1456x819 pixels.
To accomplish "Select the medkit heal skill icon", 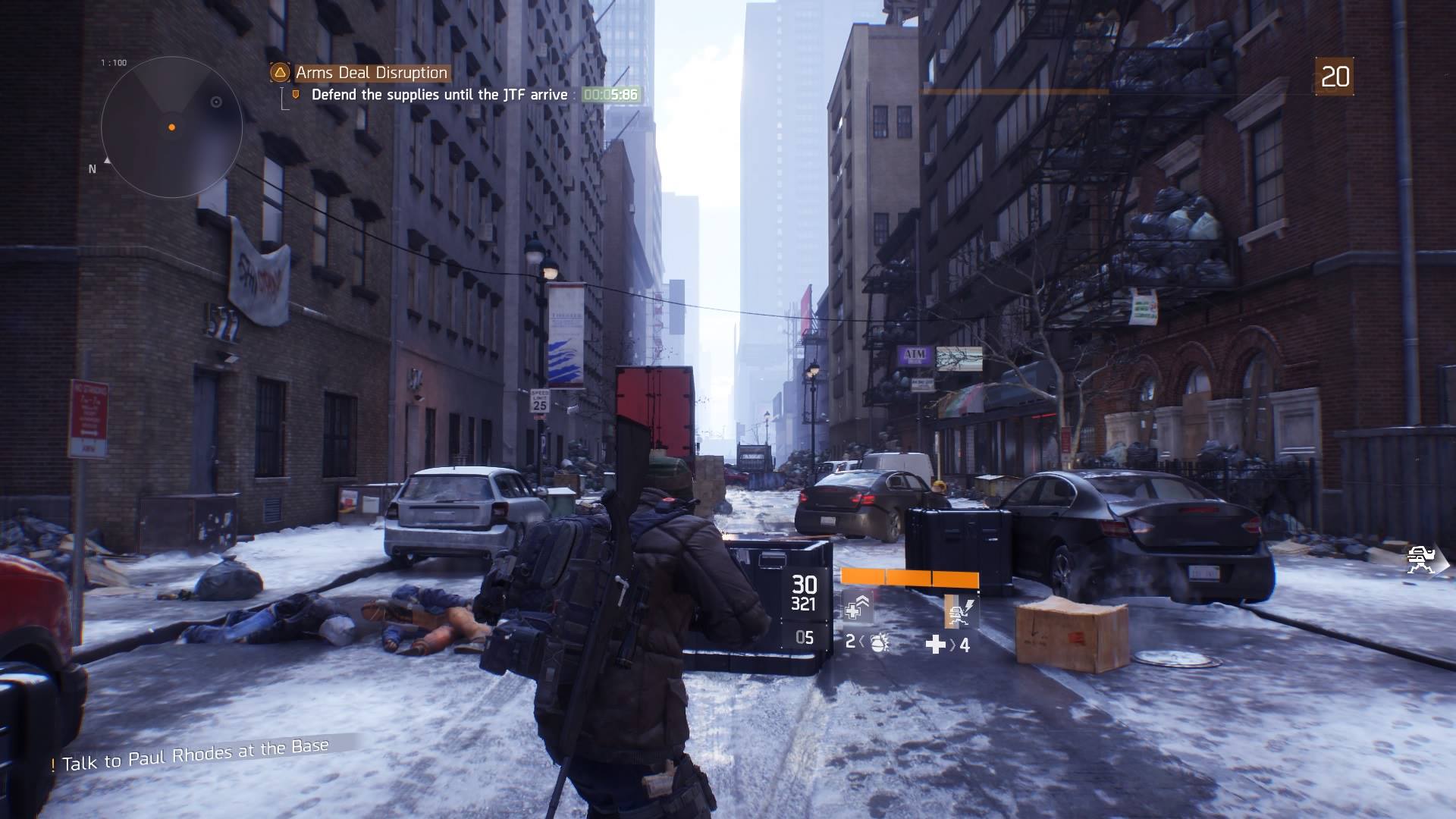I will (858, 607).
